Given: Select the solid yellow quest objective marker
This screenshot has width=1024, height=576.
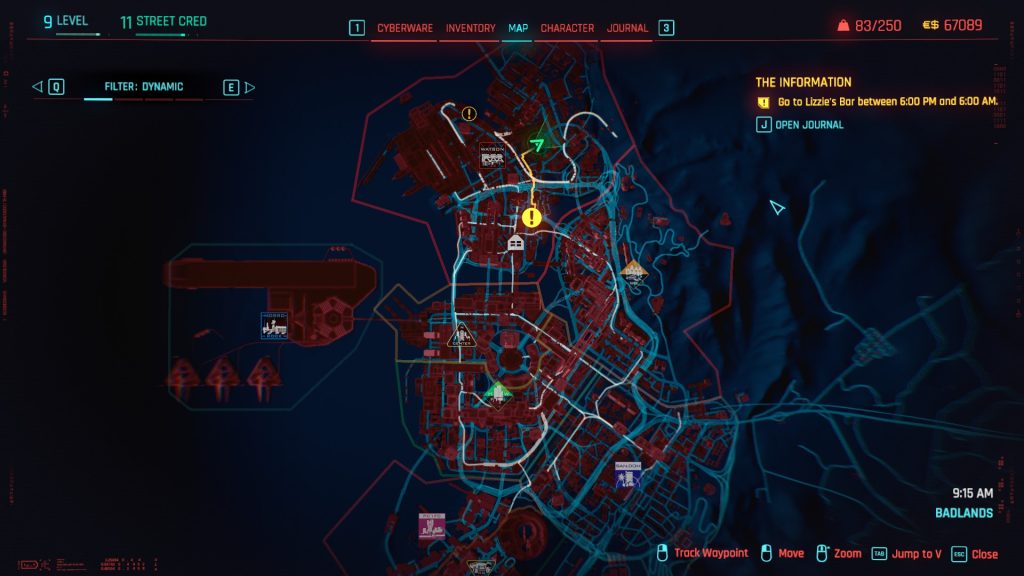Looking at the screenshot, I should tap(531, 217).
